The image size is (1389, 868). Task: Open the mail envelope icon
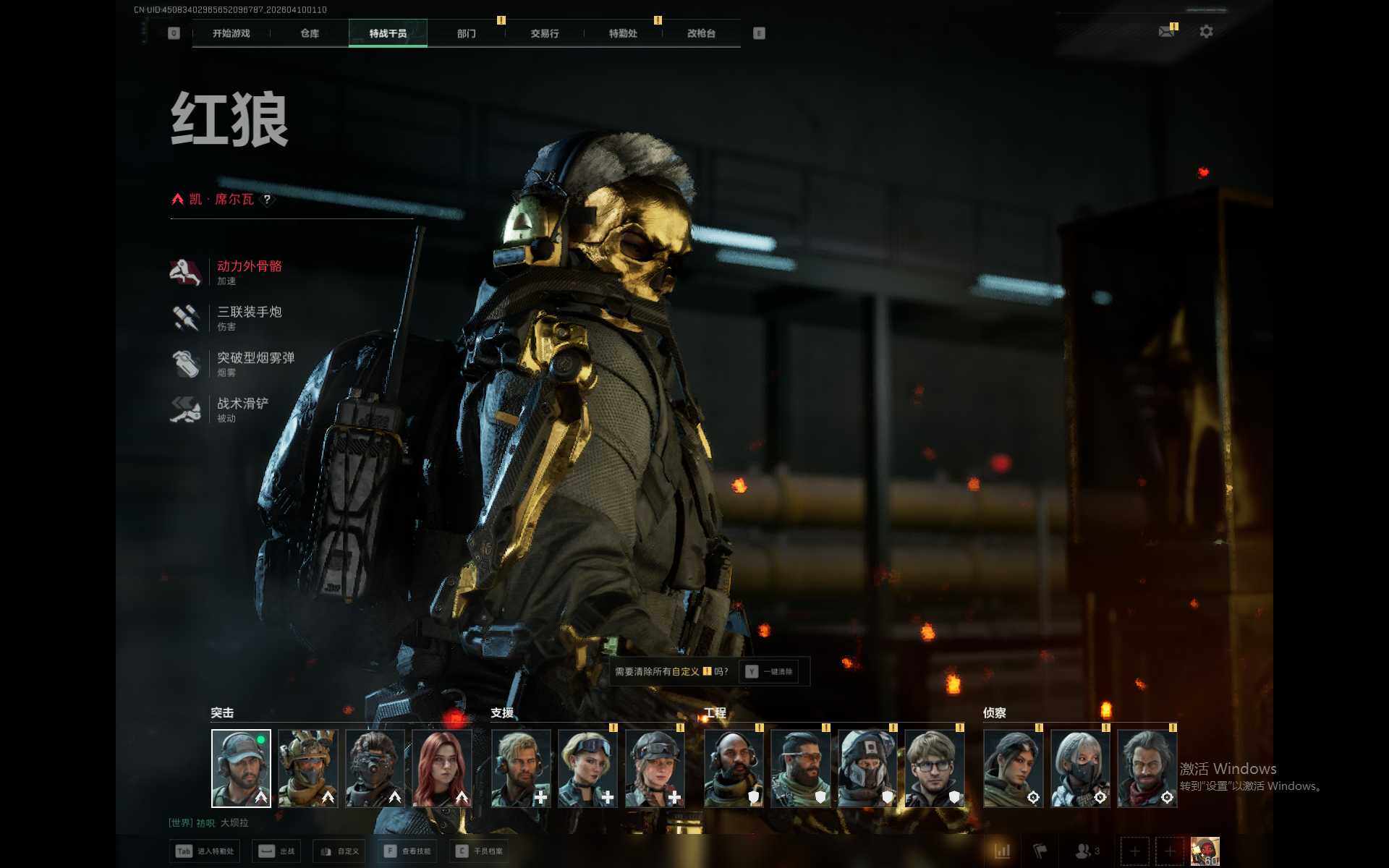click(1166, 32)
